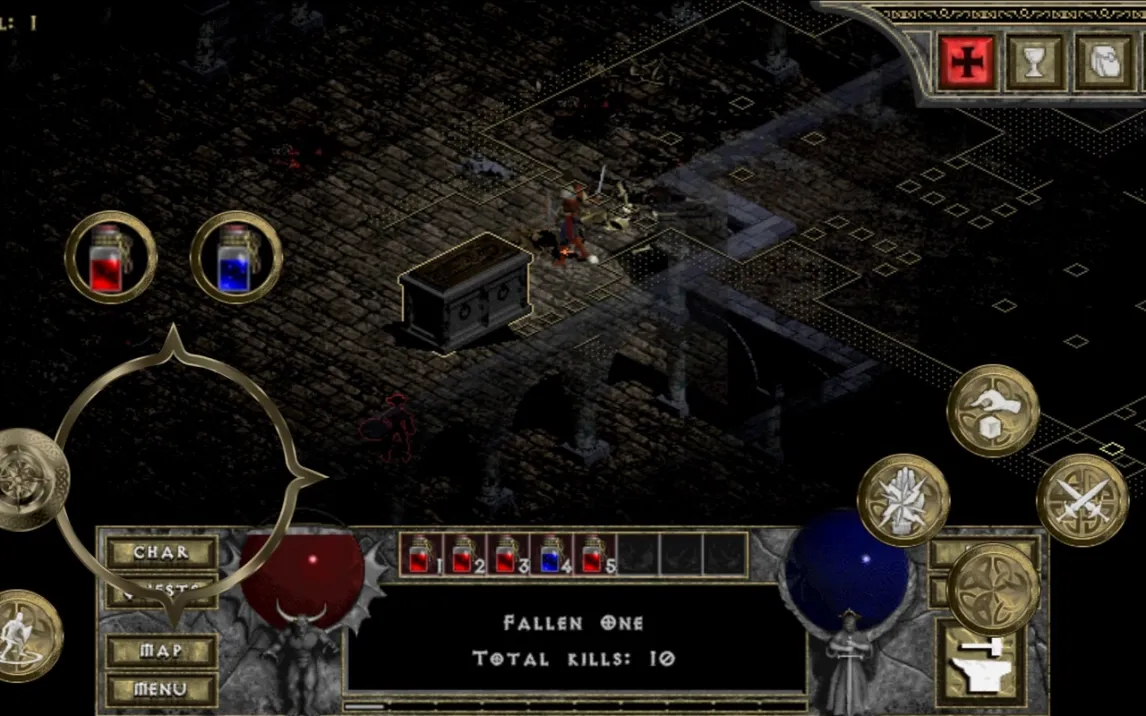Use the red potion in belt slot 5
This screenshot has height=716, width=1146.
tap(595, 555)
